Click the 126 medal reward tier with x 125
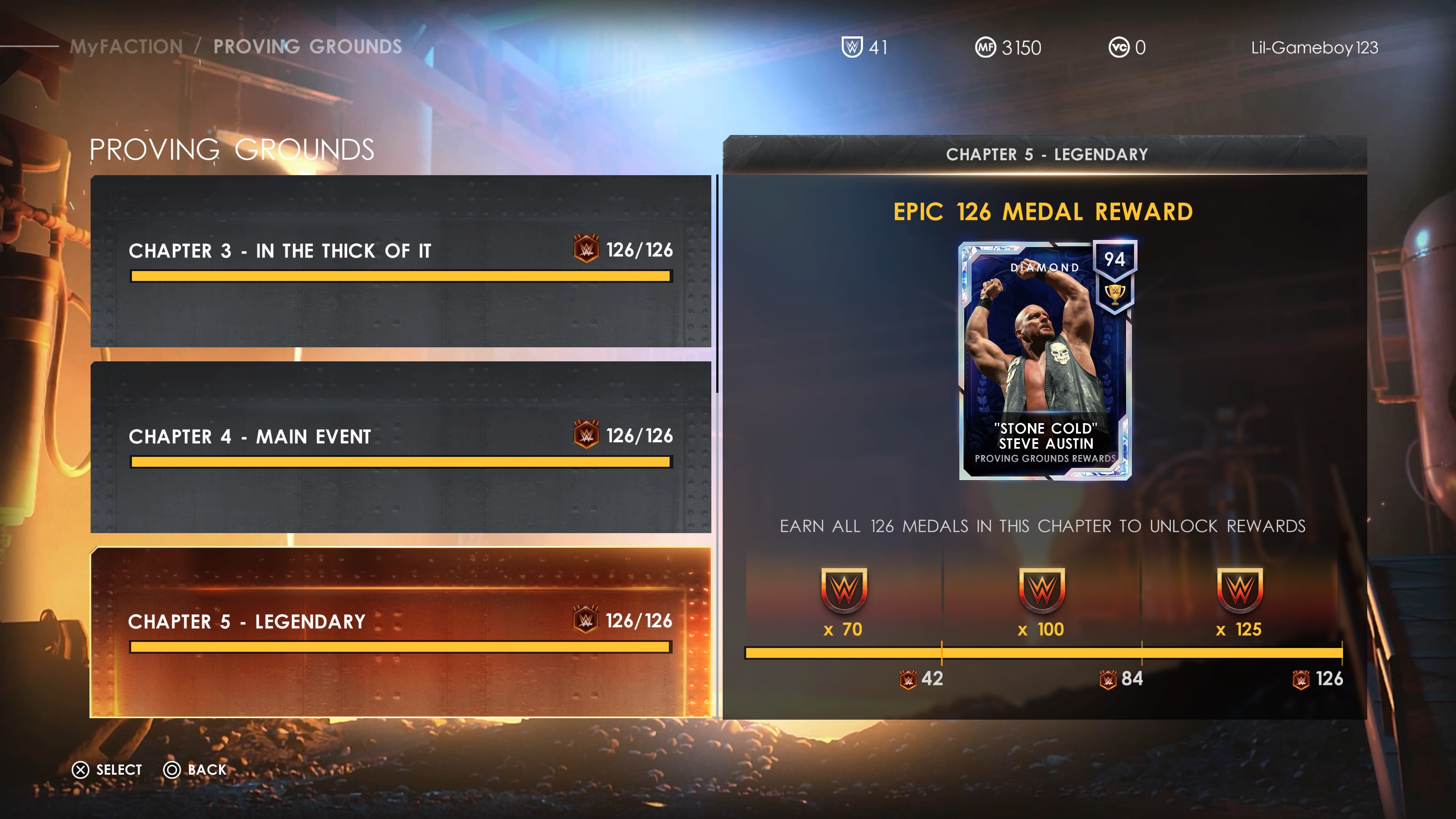Image resolution: width=1456 pixels, height=819 pixels. coord(1239,602)
